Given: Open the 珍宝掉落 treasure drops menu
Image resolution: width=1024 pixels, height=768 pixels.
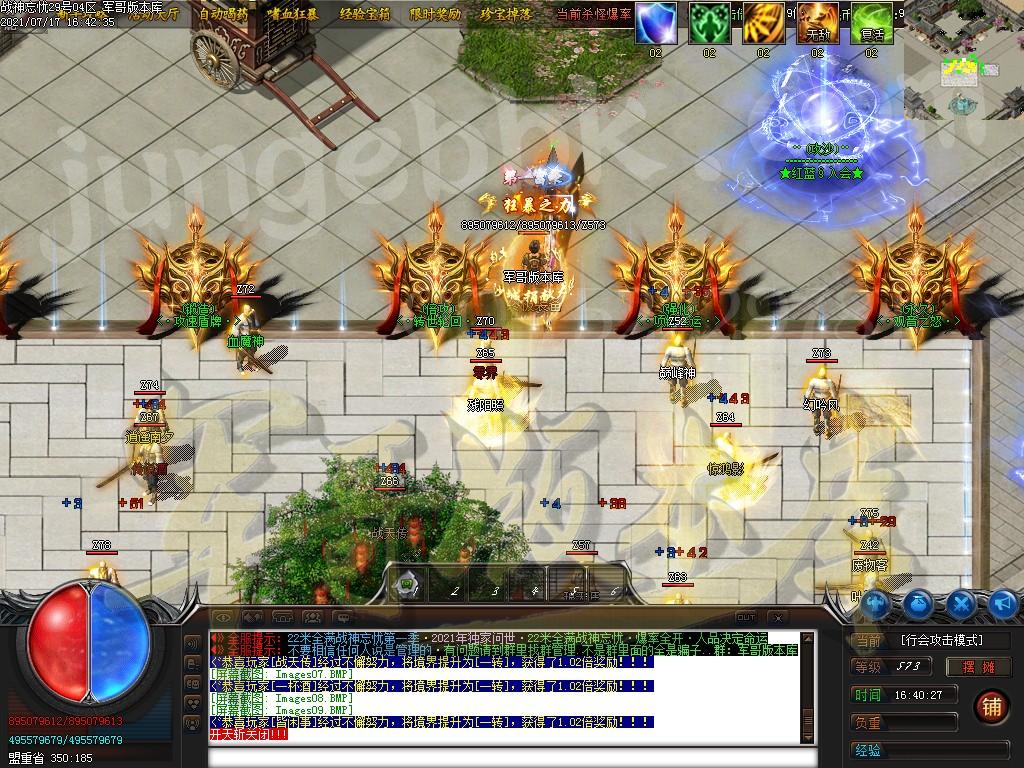Looking at the screenshot, I should [506, 14].
